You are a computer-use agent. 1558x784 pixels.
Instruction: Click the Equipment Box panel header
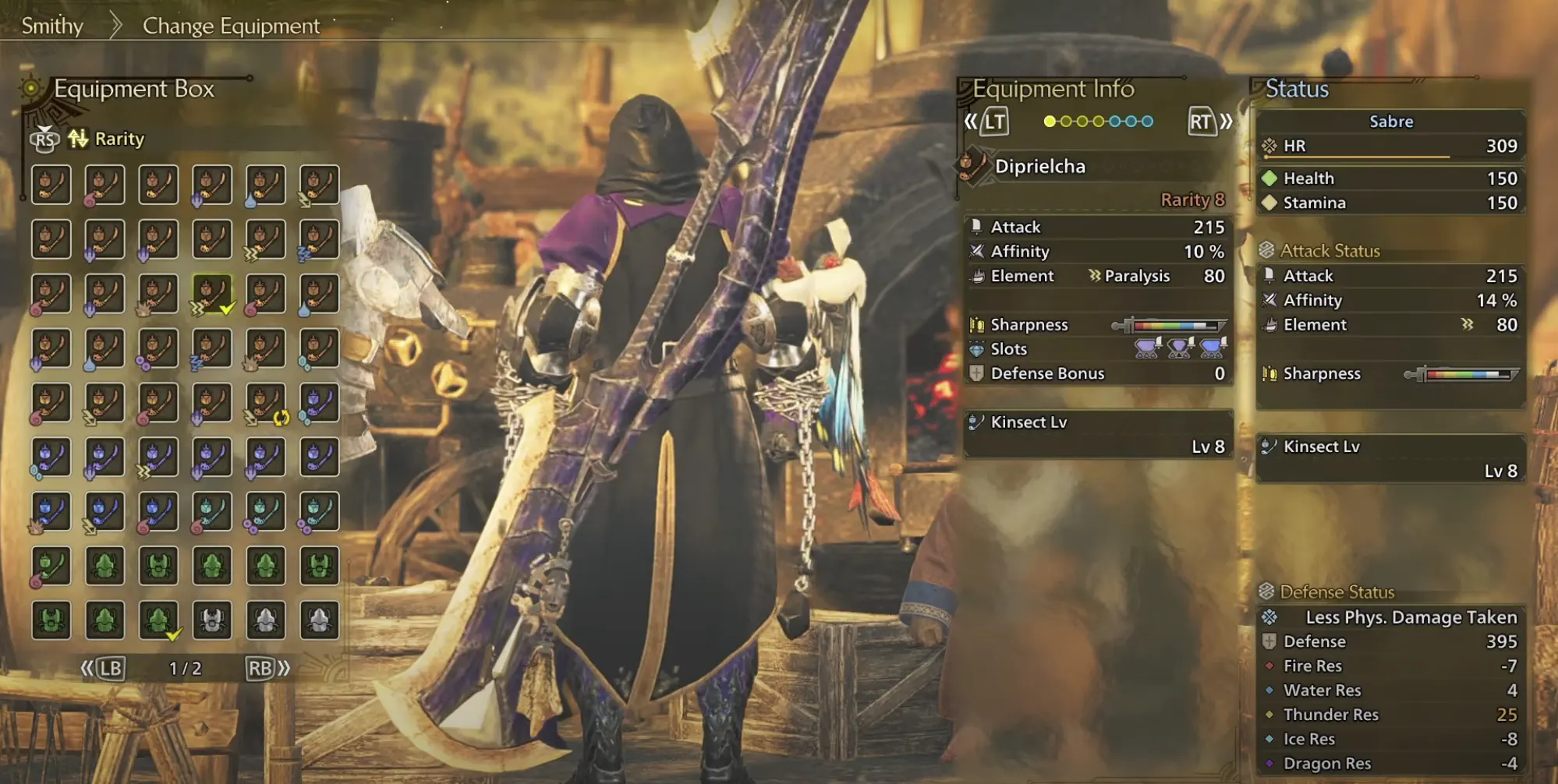click(x=133, y=89)
